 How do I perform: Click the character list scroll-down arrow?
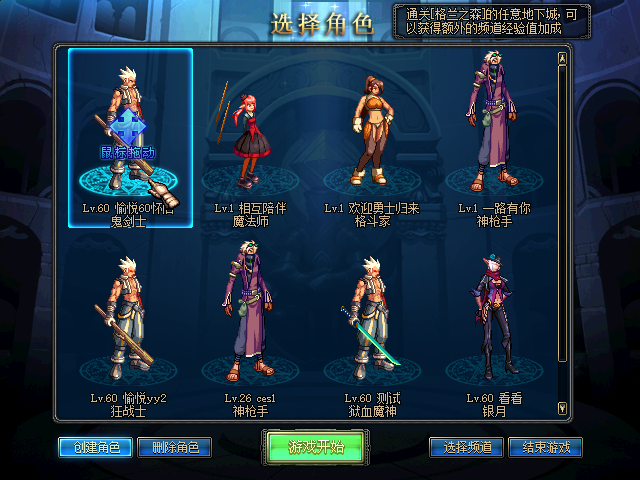click(562, 408)
